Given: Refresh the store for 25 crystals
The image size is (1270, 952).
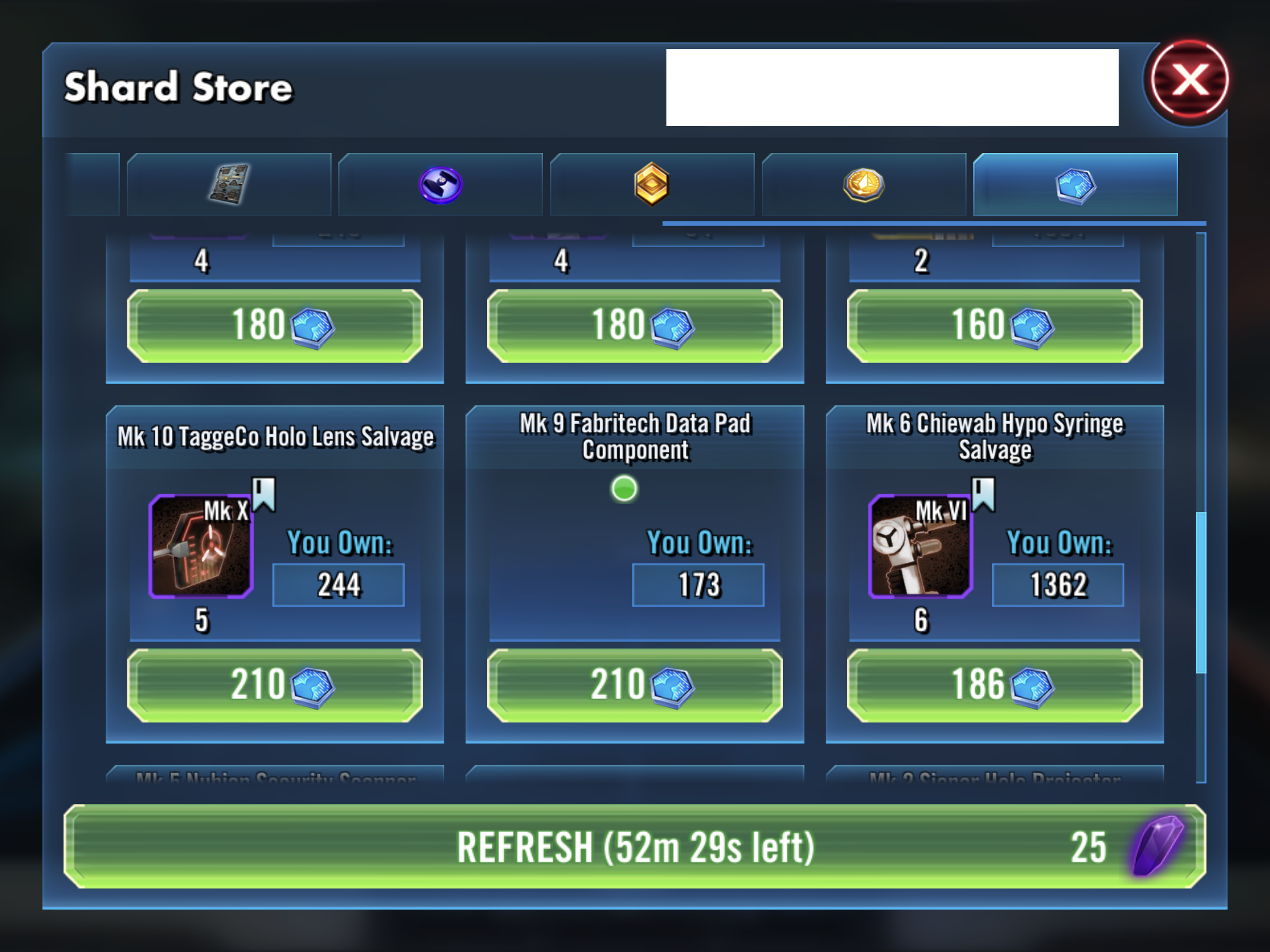Looking at the screenshot, I should pyautogui.click(x=634, y=846).
